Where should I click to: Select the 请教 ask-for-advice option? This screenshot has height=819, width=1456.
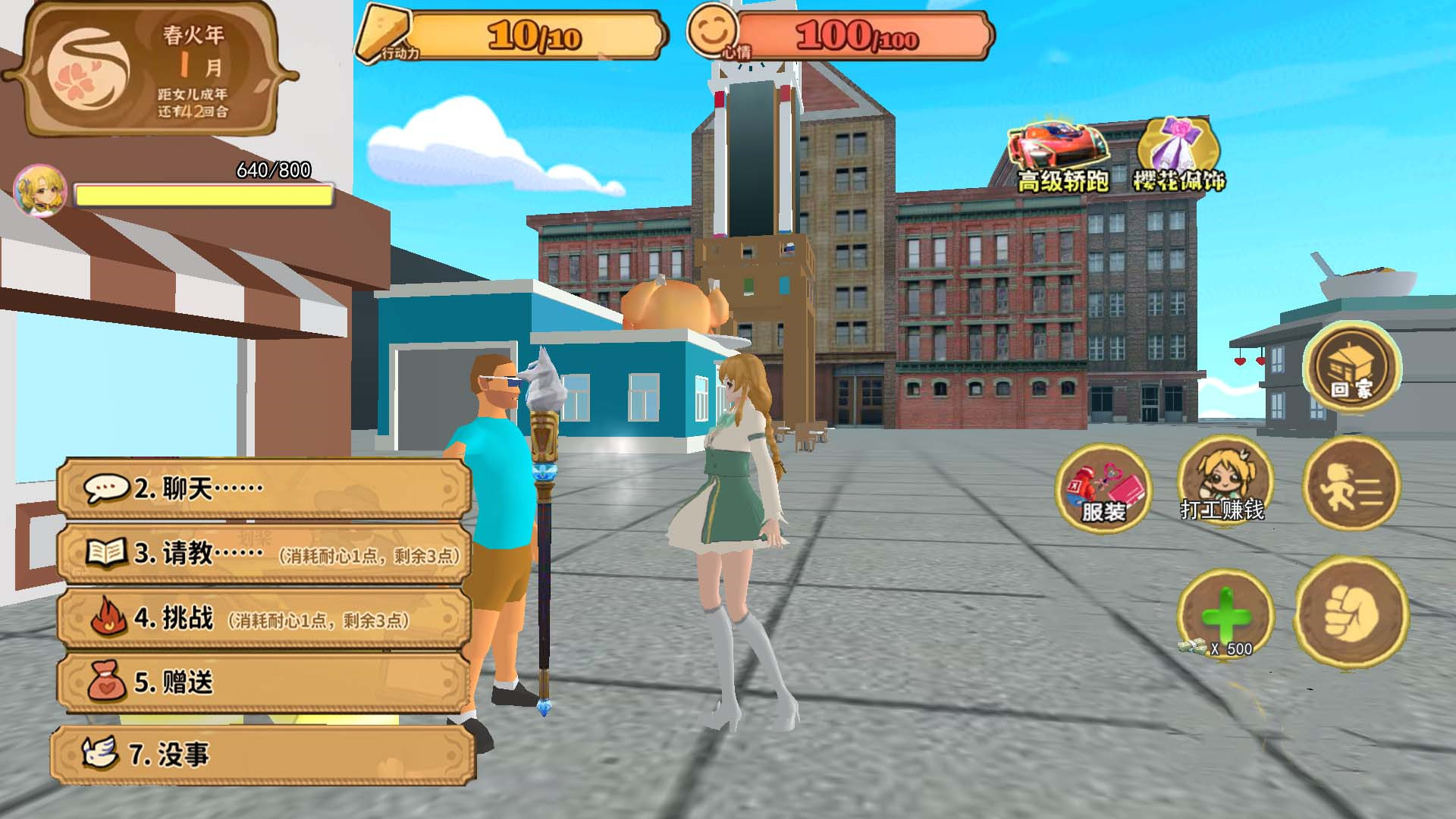263,554
